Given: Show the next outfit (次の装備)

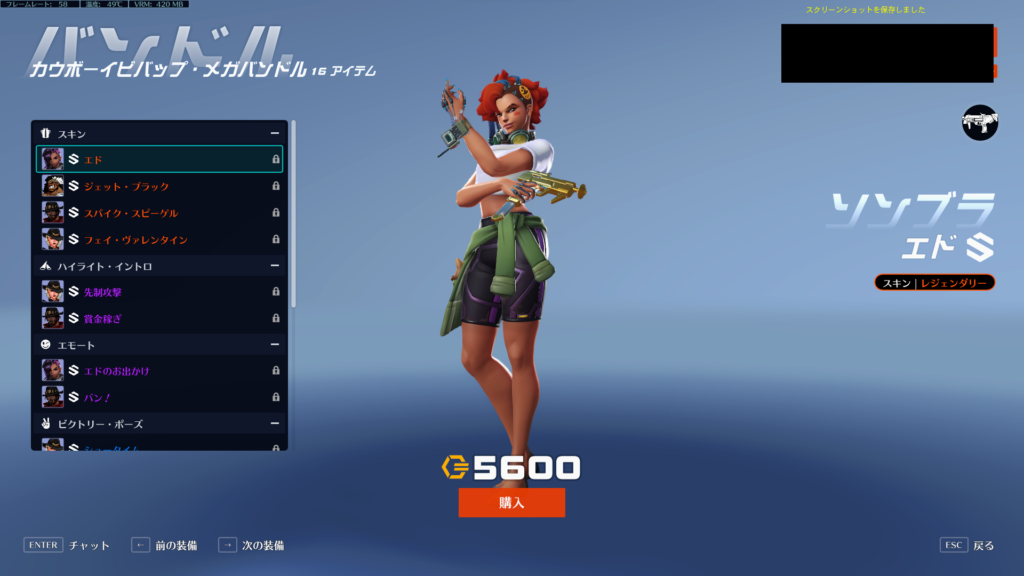Looking at the screenshot, I should coord(251,545).
